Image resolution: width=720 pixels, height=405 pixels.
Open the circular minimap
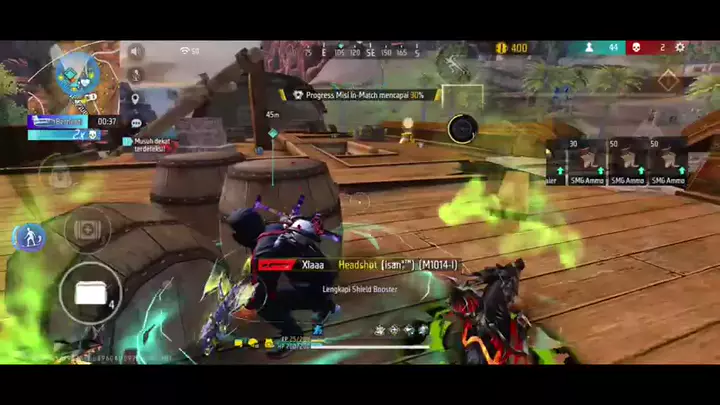pos(73,76)
